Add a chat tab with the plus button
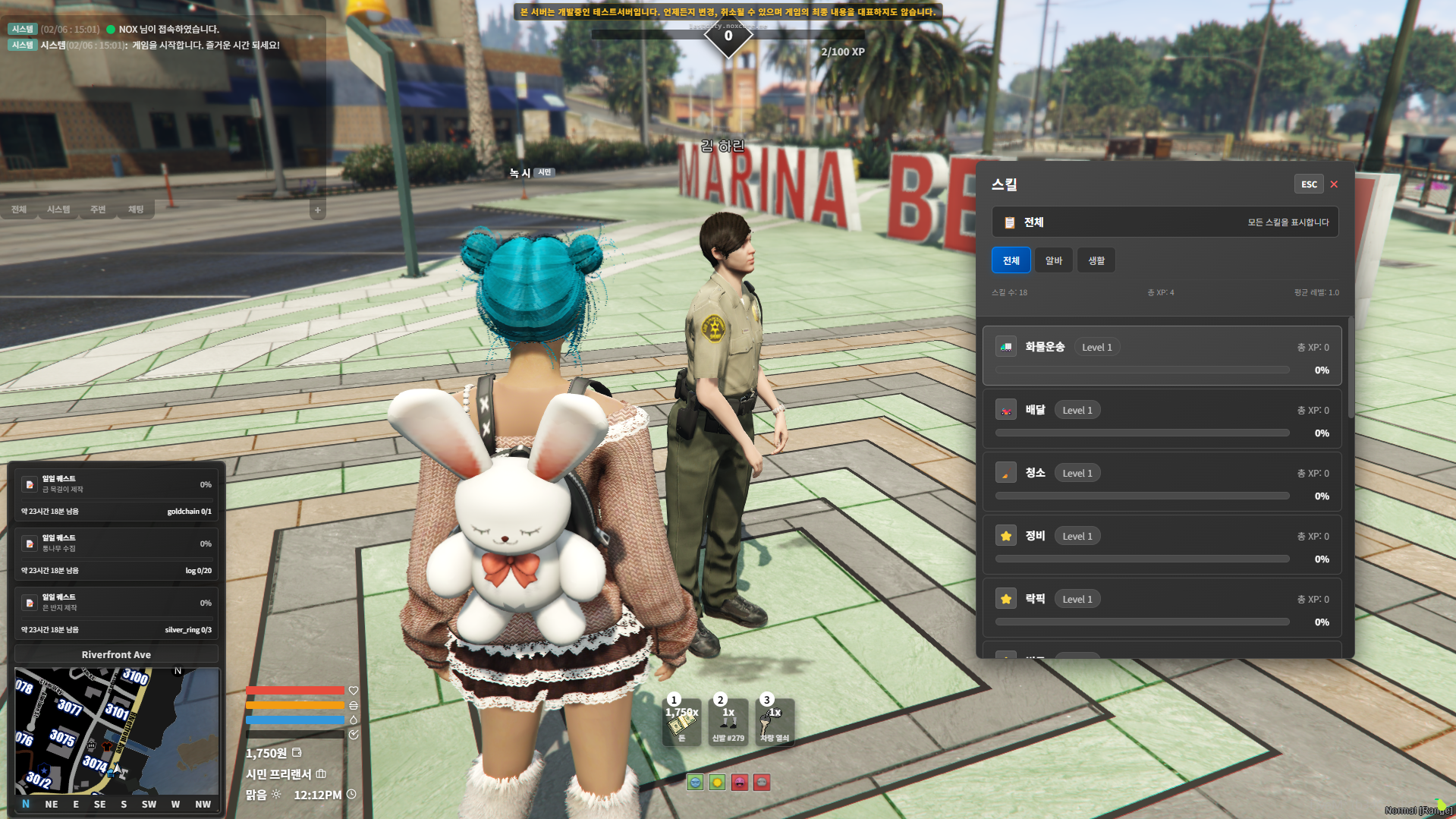The width and height of the screenshot is (1456, 819). [x=318, y=210]
